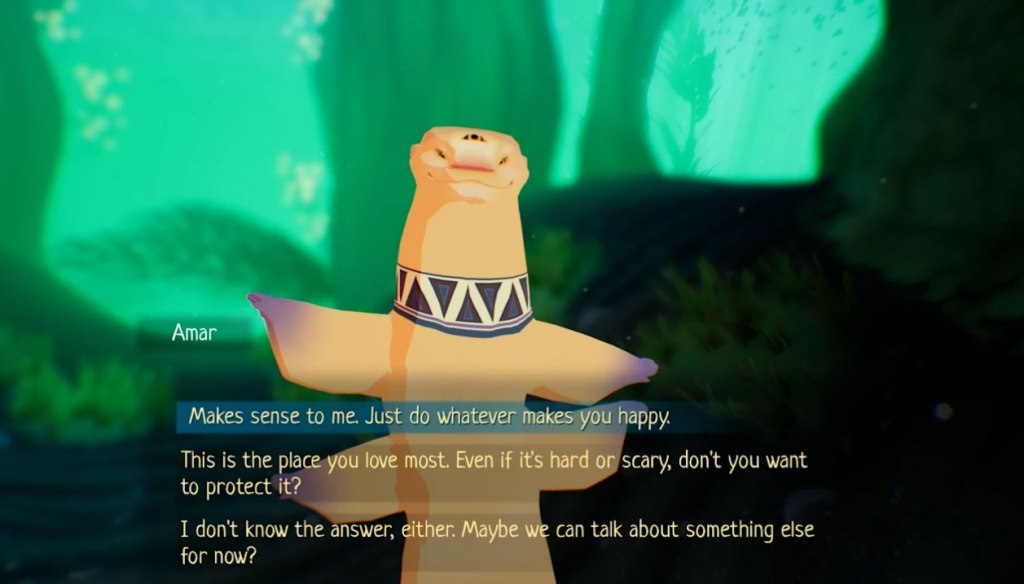
Task: Select the reply about protecting the place you love
Action: (x=494, y=473)
